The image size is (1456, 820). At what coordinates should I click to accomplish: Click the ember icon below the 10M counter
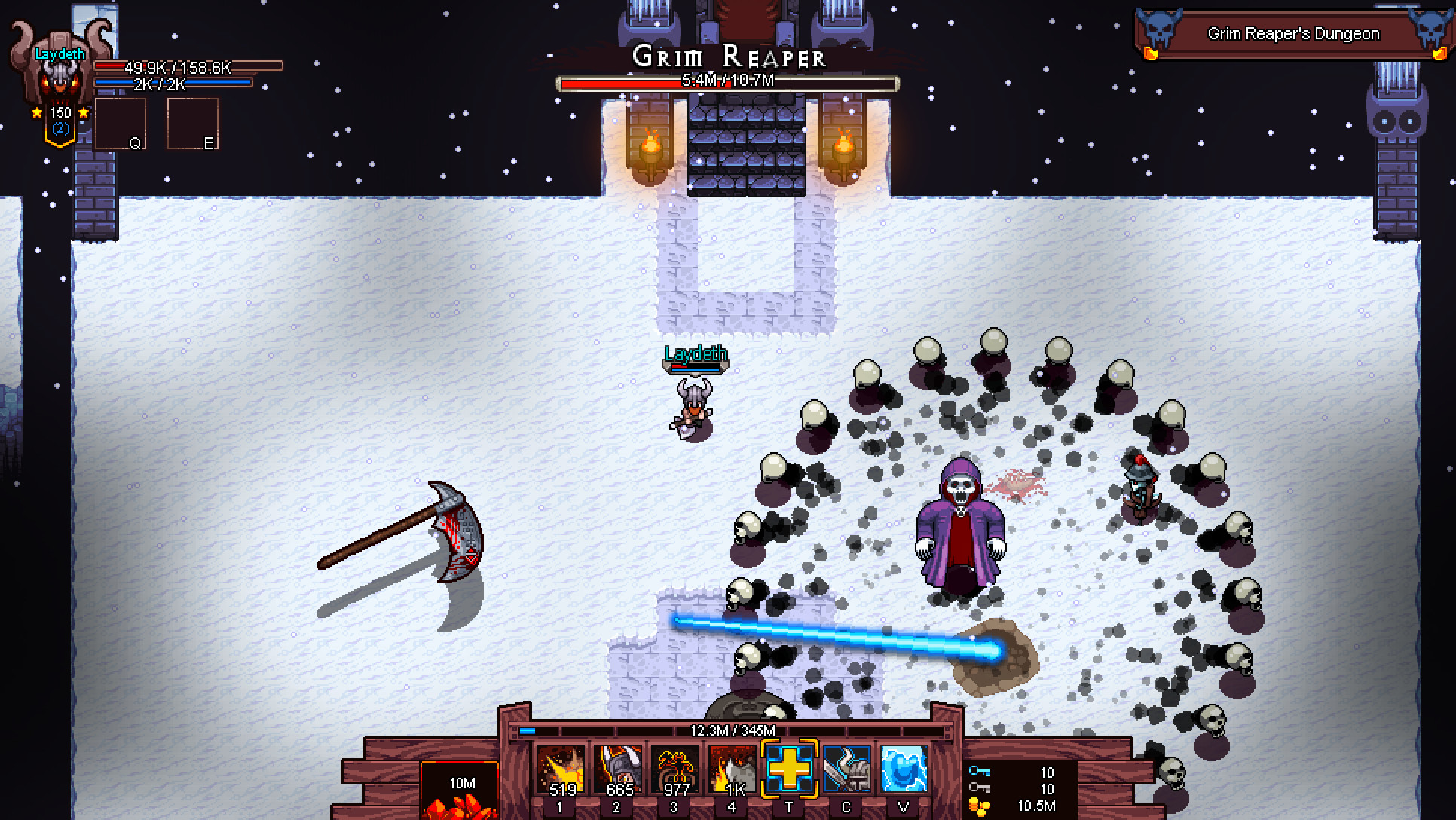[461, 806]
